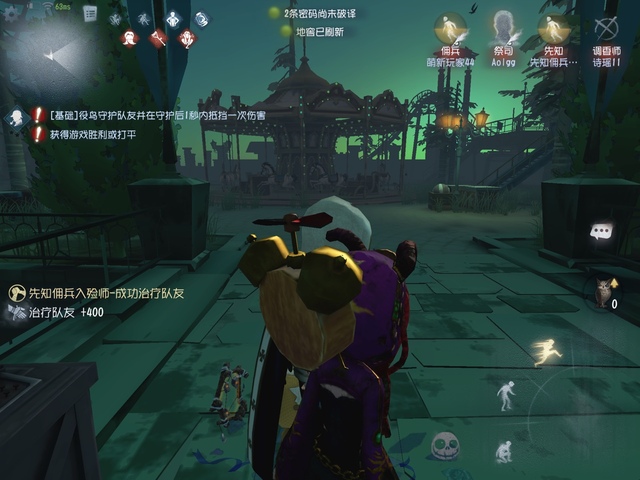Select the Seer teammate portrait
The width and height of the screenshot is (640, 480).
pyautogui.click(x=553, y=28)
